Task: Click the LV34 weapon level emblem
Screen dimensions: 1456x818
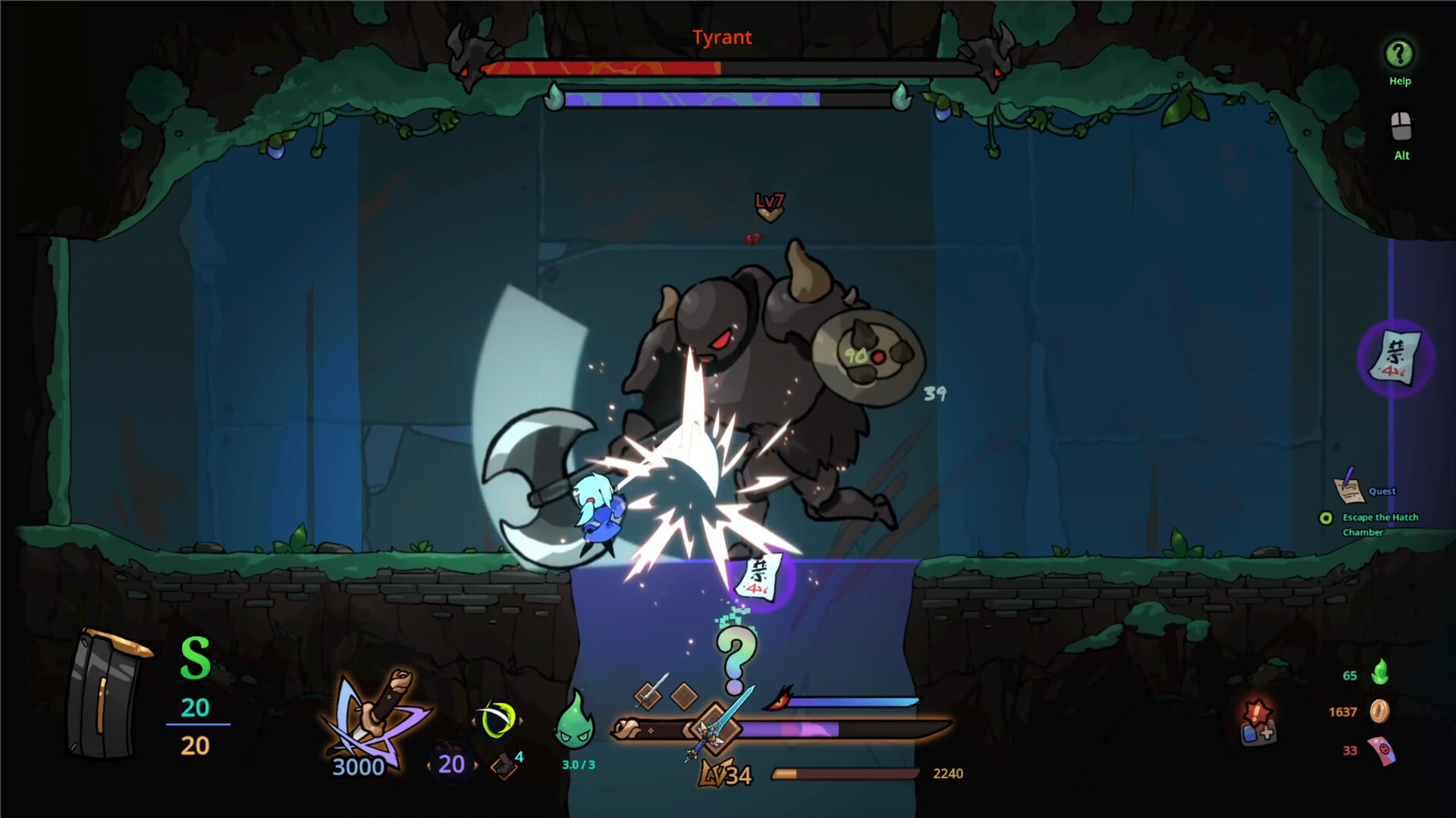Action: click(x=724, y=774)
